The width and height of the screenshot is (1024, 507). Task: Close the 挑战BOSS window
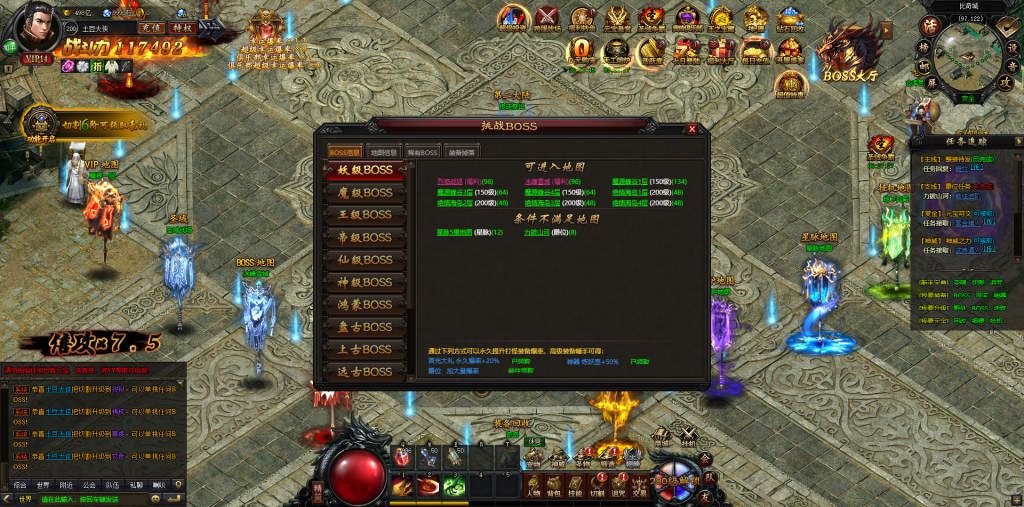(692, 129)
